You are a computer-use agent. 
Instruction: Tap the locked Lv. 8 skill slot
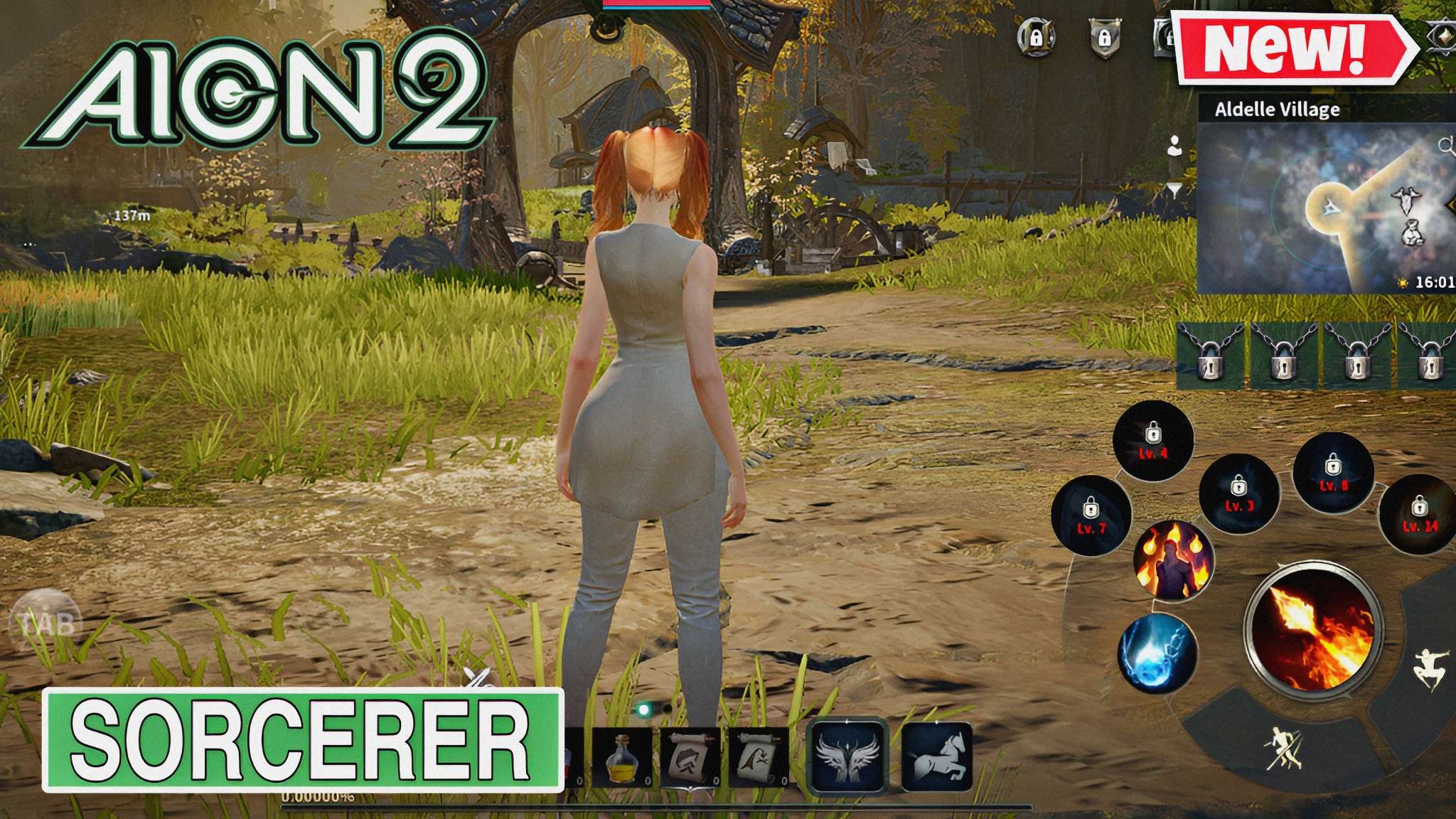pyautogui.click(x=1333, y=473)
